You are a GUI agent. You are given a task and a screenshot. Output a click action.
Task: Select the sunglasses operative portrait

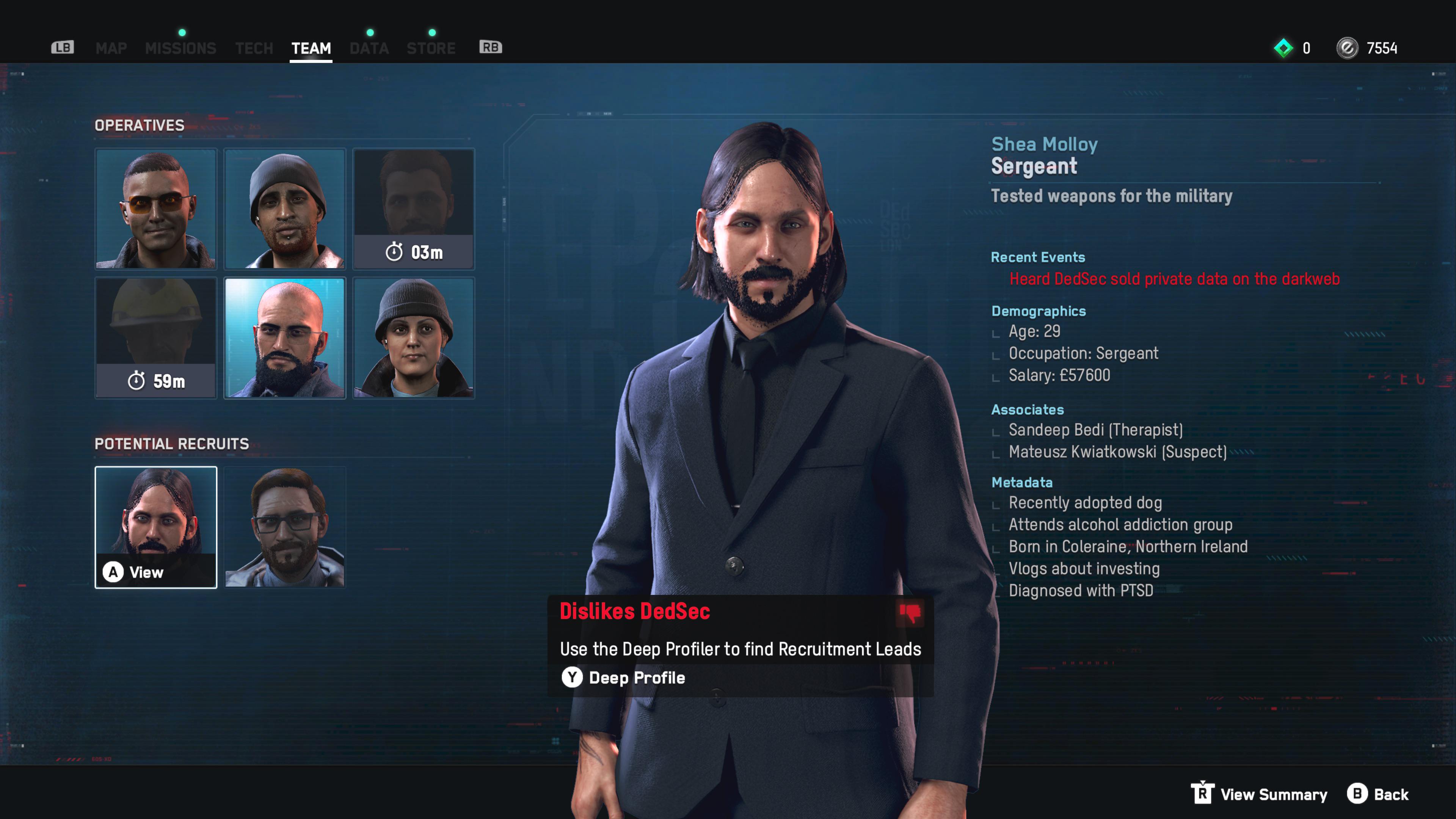click(156, 210)
